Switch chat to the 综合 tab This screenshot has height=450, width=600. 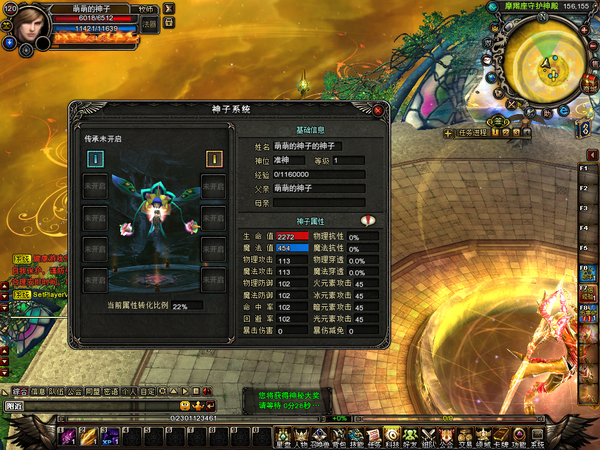(21, 391)
